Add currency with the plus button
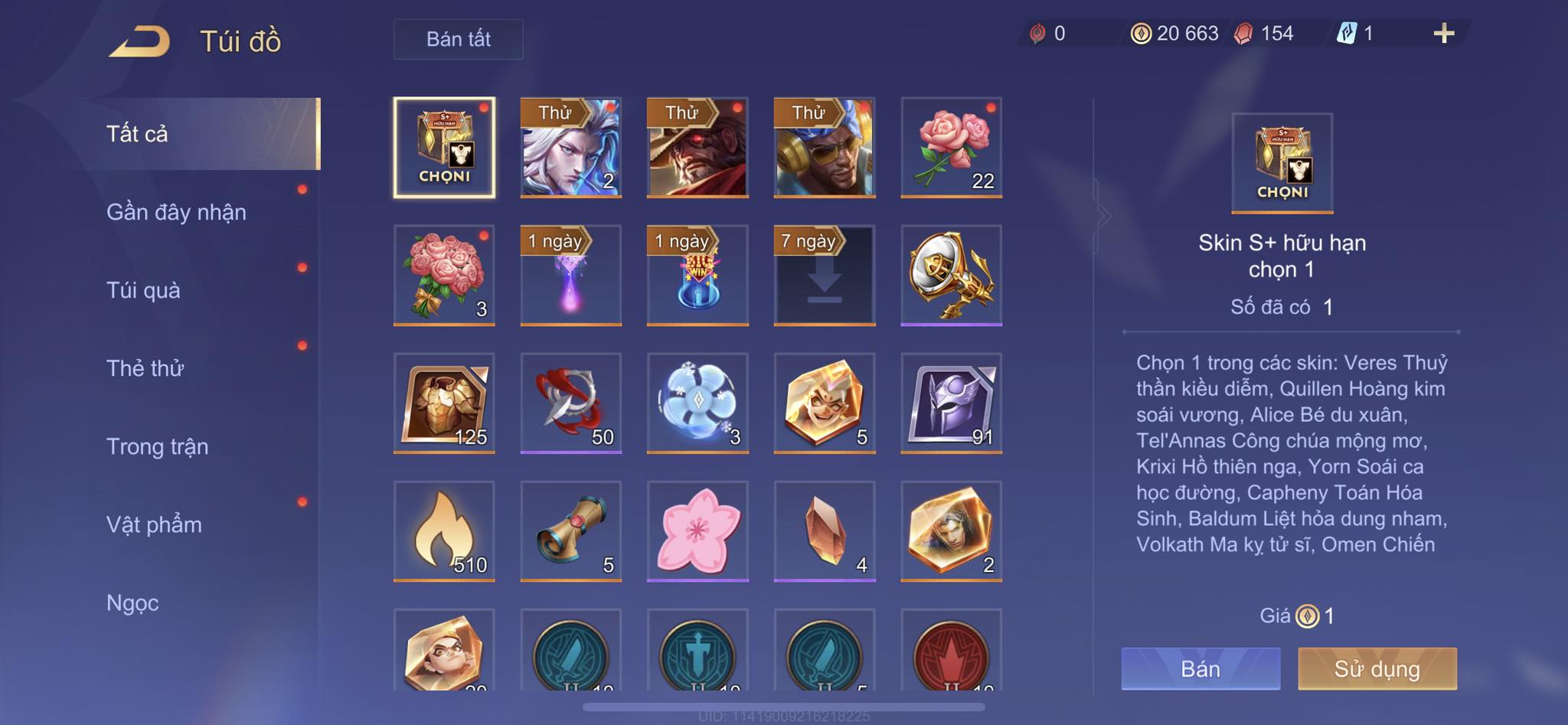This screenshot has width=1568, height=725. click(1443, 34)
